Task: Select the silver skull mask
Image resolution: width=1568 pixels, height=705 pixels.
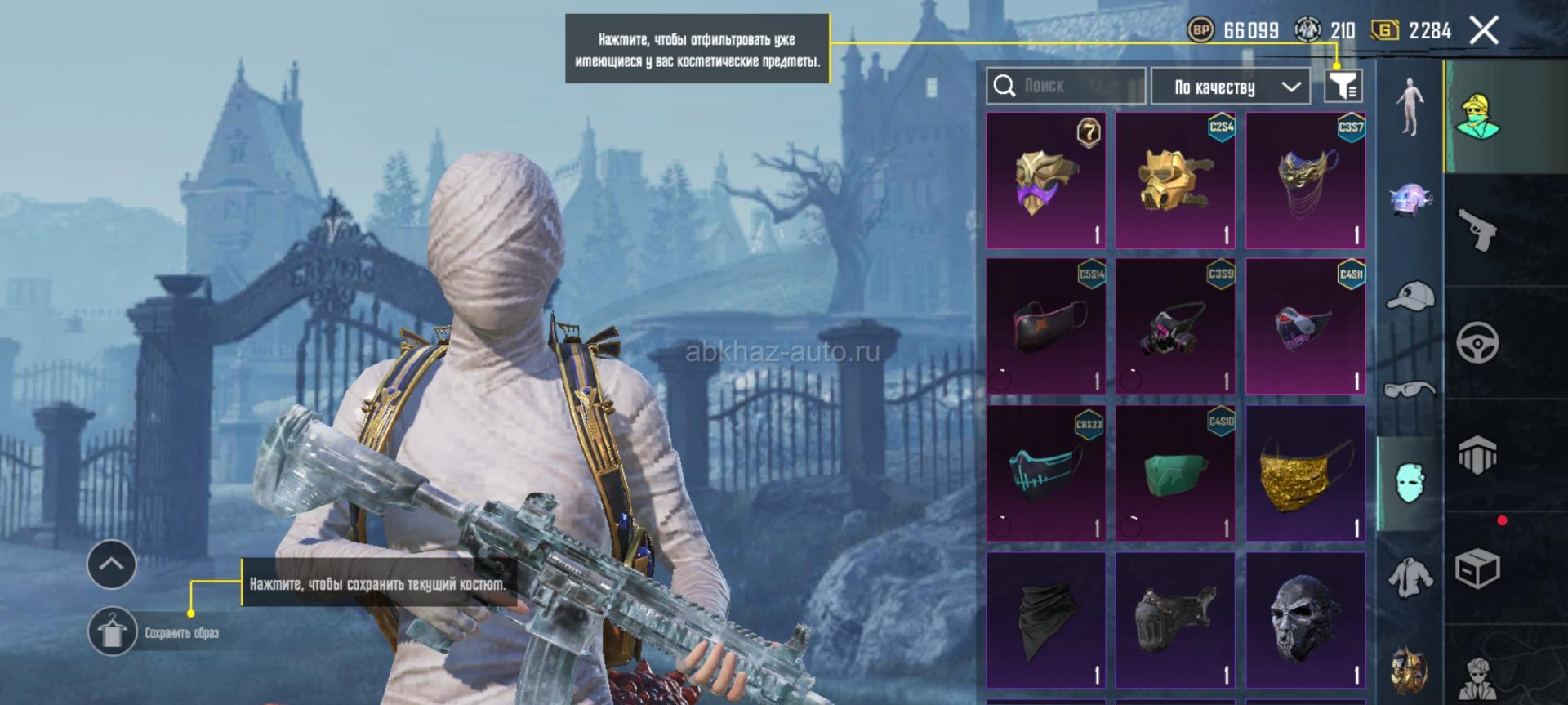Action: click(1305, 620)
